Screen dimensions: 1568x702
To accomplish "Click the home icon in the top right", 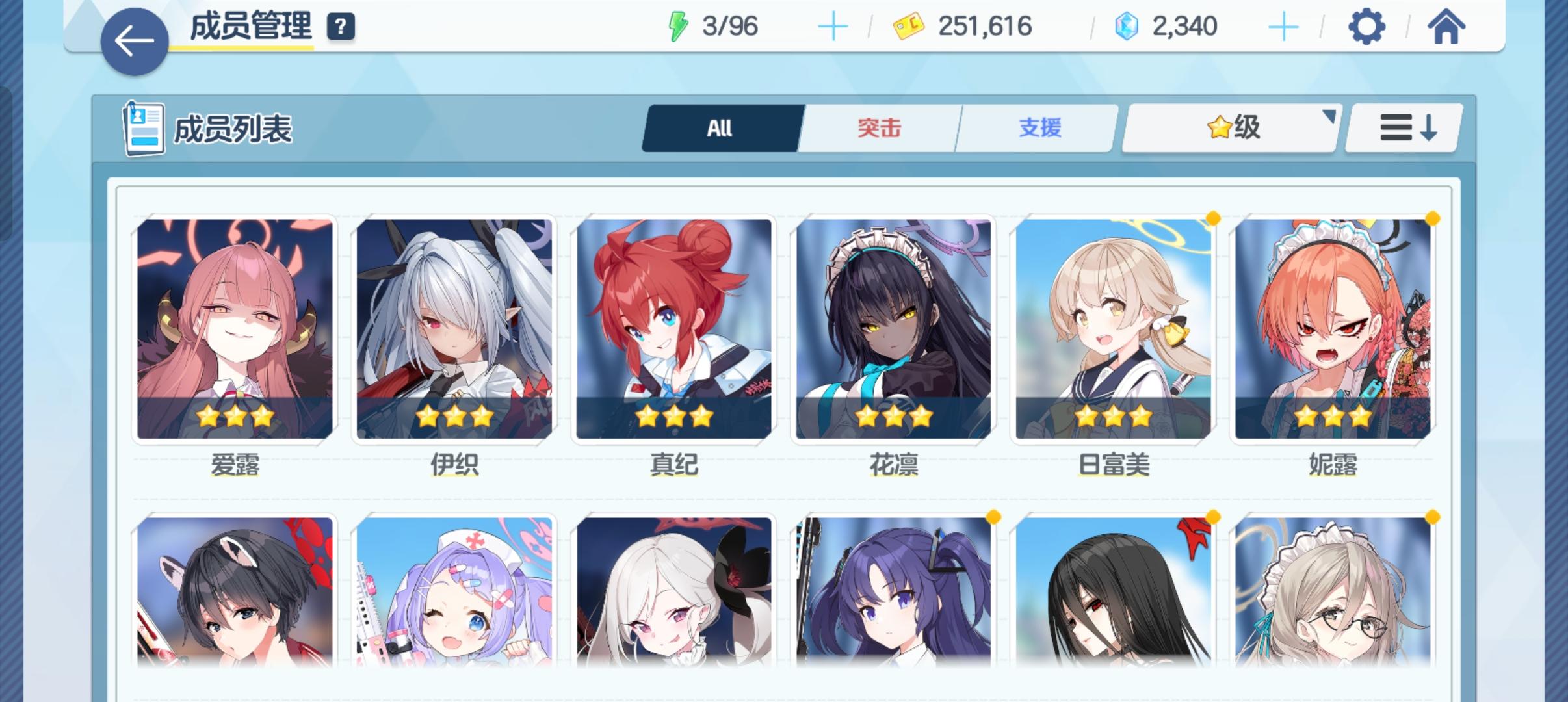I will 1446,27.
